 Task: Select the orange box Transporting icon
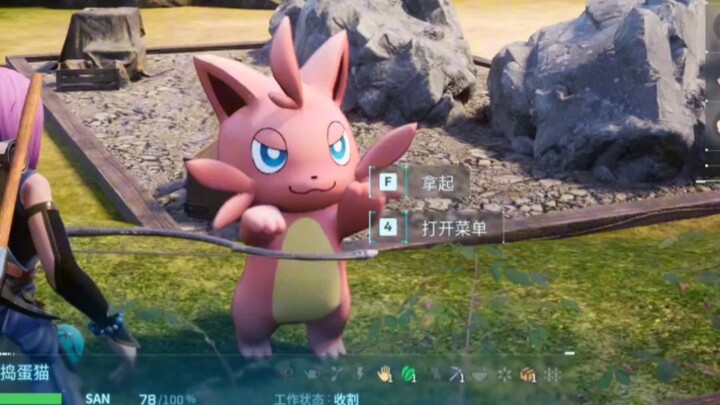(x=527, y=374)
